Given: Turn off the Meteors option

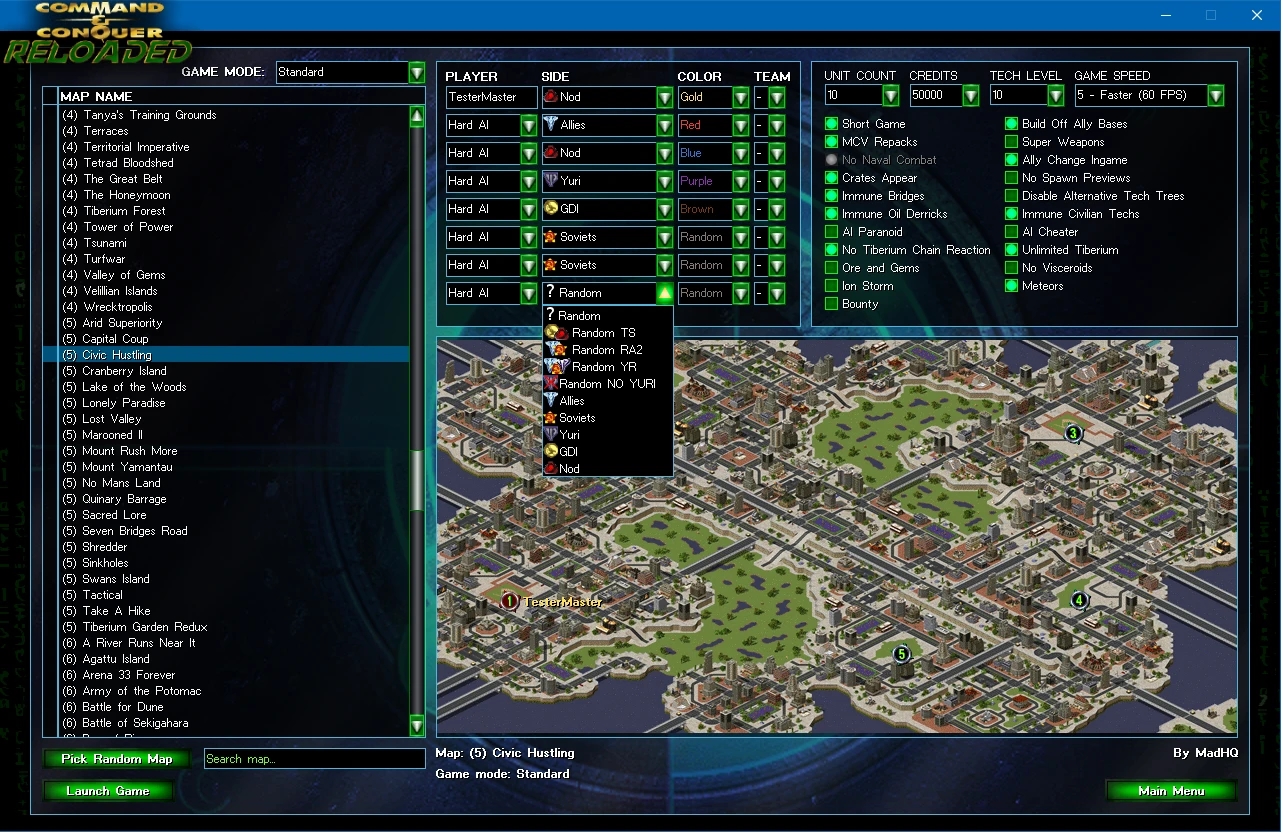Looking at the screenshot, I should tap(1012, 286).
